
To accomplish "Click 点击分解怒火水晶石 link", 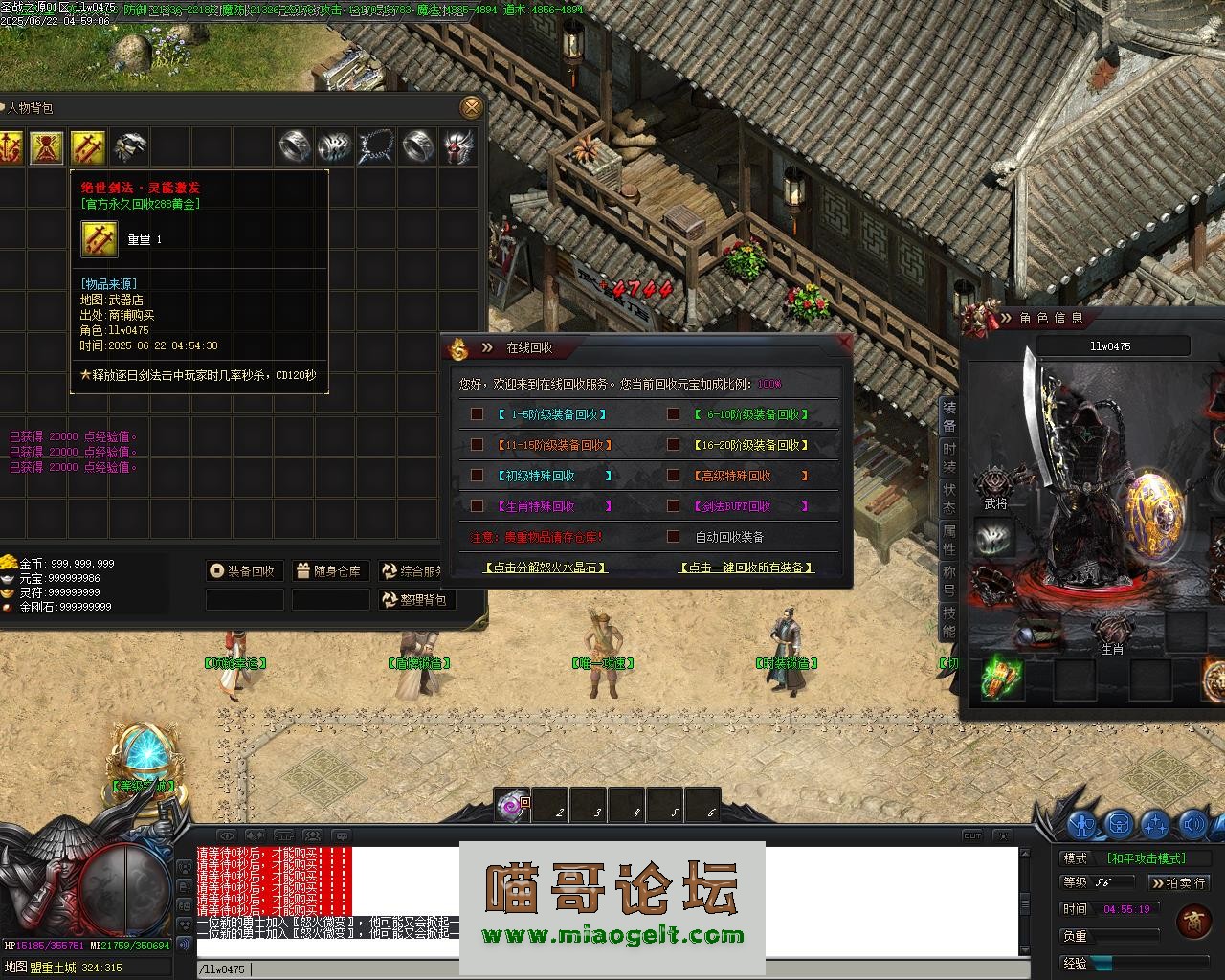I will (546, 568).
